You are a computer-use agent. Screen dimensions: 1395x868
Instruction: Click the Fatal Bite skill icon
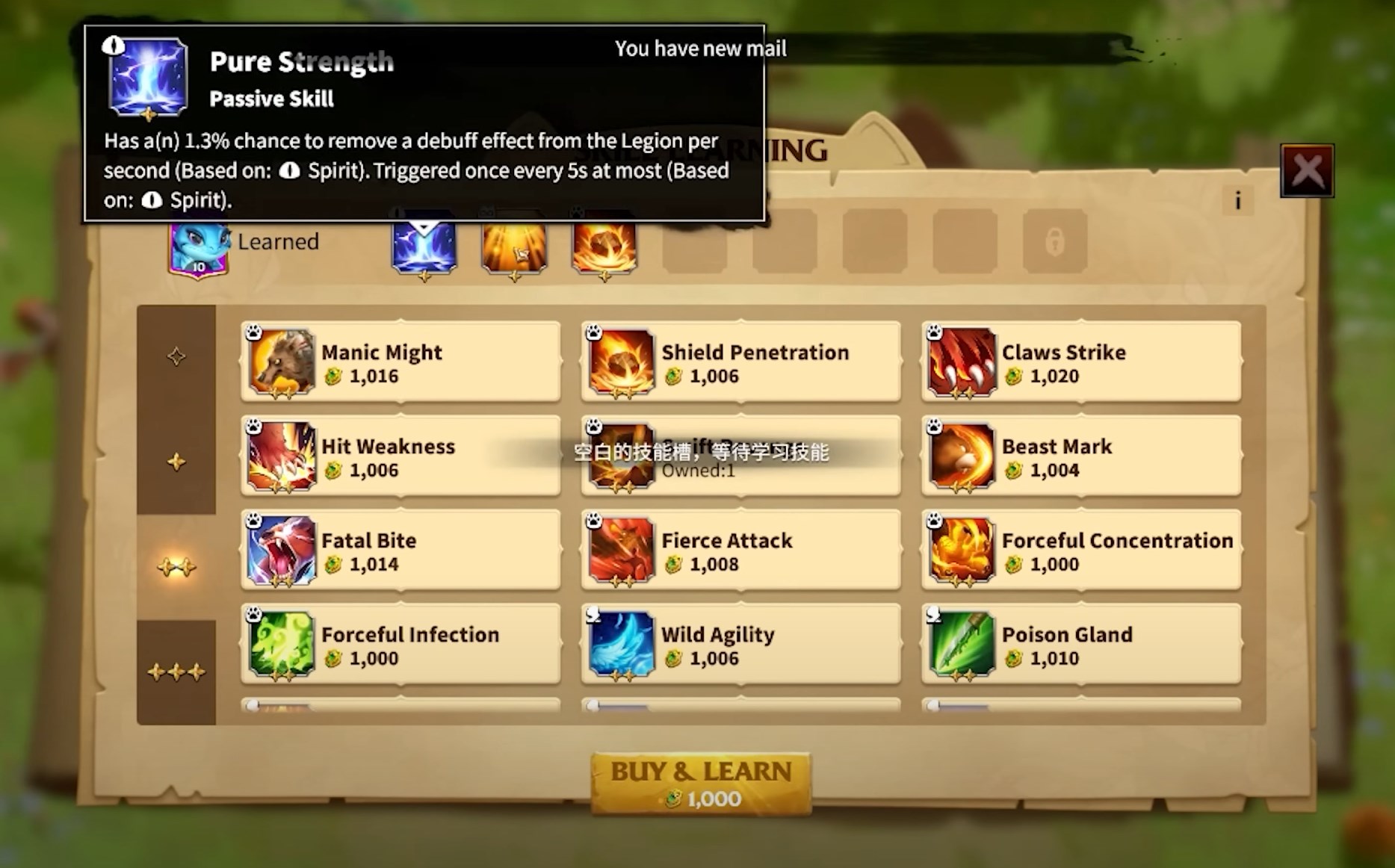pos(282,551)
